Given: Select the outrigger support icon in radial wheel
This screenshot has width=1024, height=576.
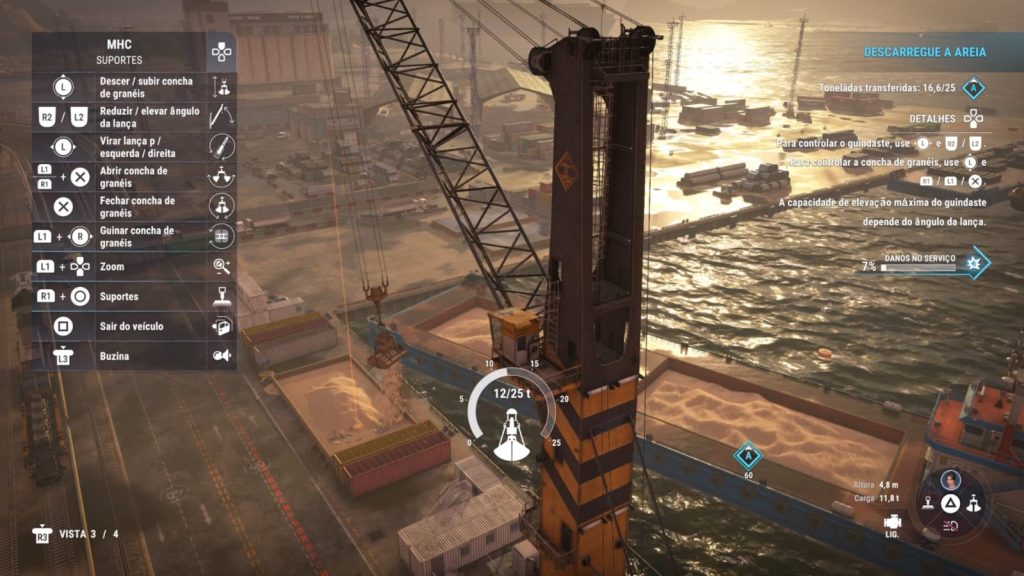Looking at the screenshot, I should pyautogui.click(x=929, y=505).
